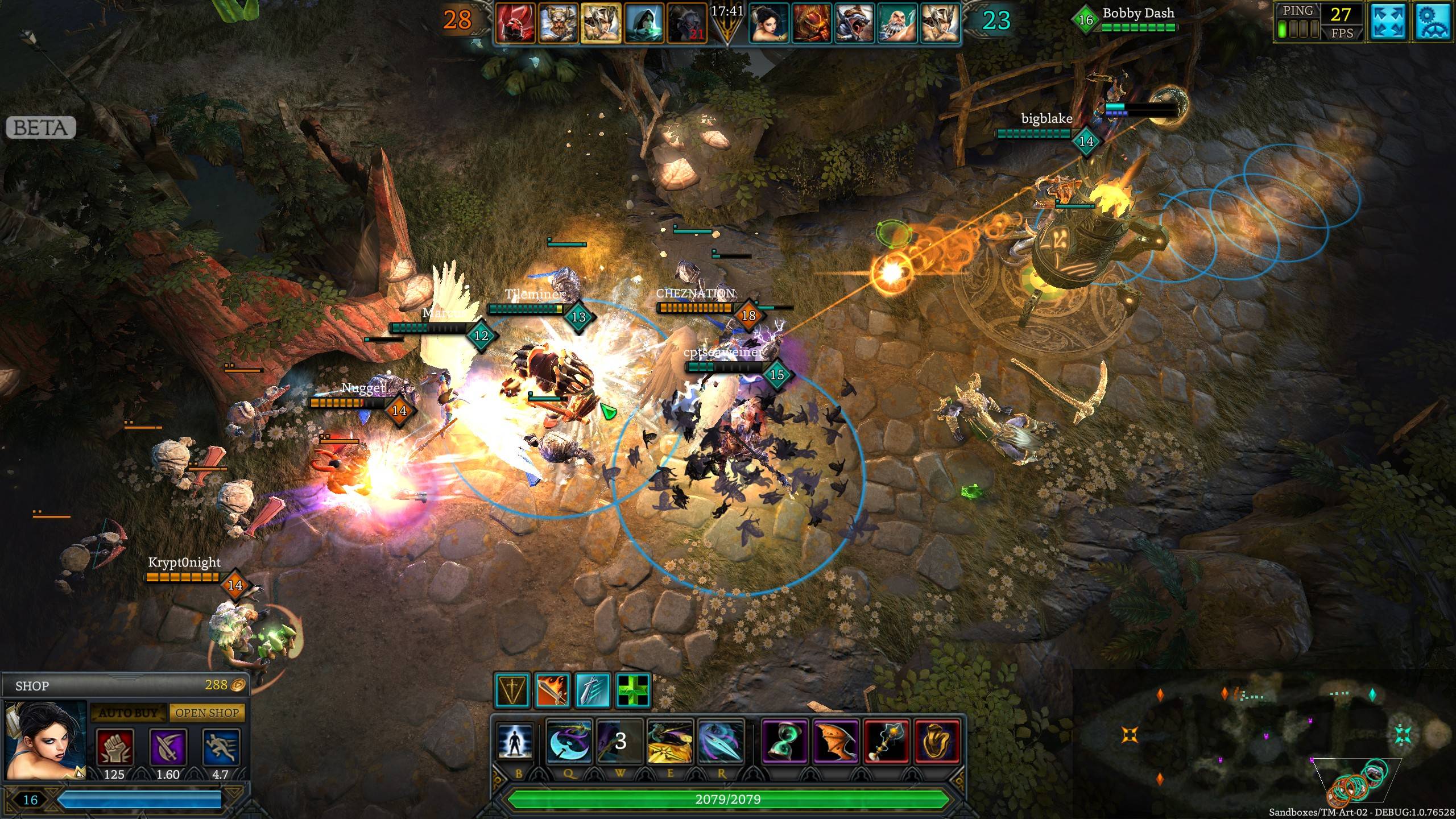Viewport: 1456px width, 819px height.
Task: Activate the Q crescent axe ability
Action: [x=569, y=741]
